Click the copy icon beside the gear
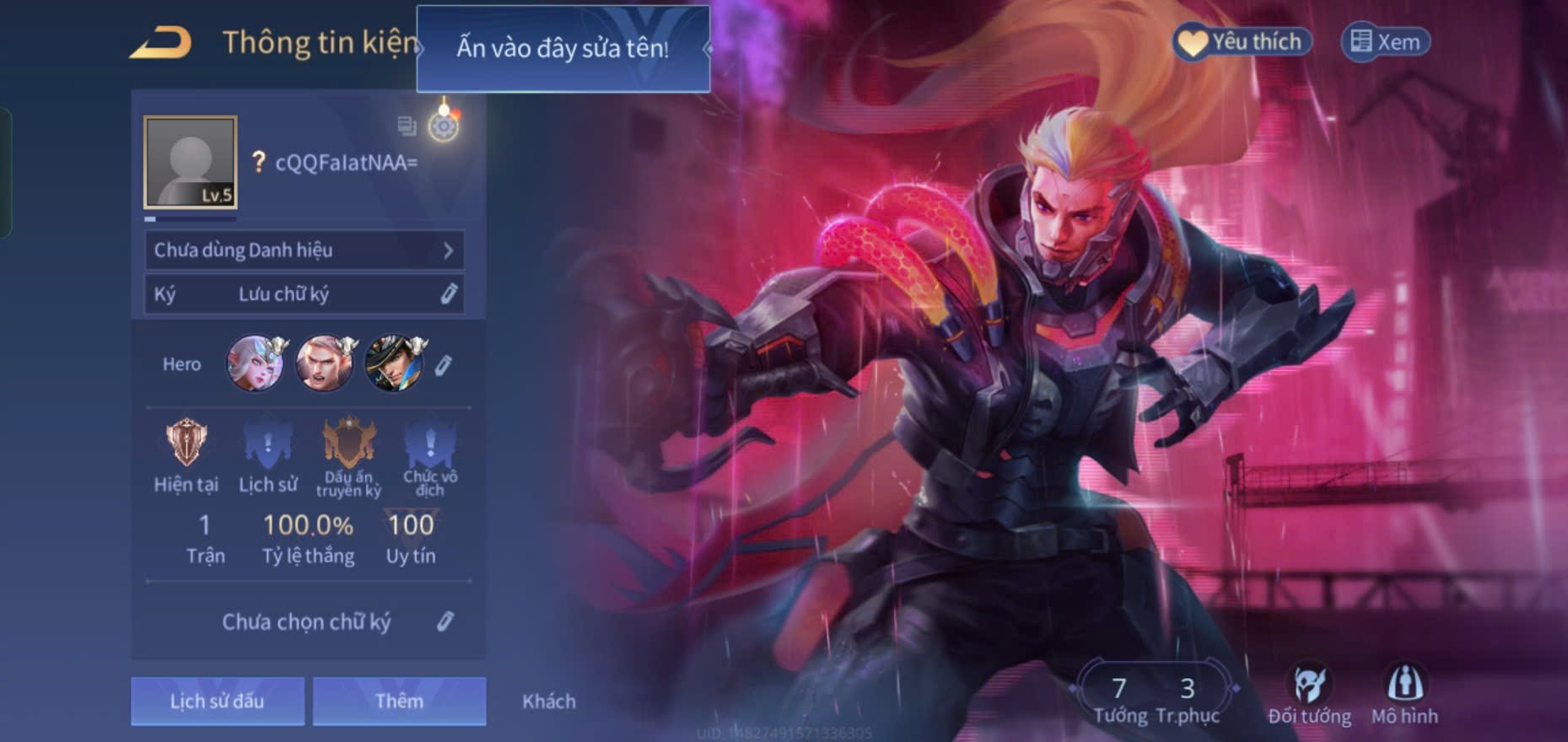The width and height of the screenshot is (1568, 742). pyautogui.click(x=407, y=126)
